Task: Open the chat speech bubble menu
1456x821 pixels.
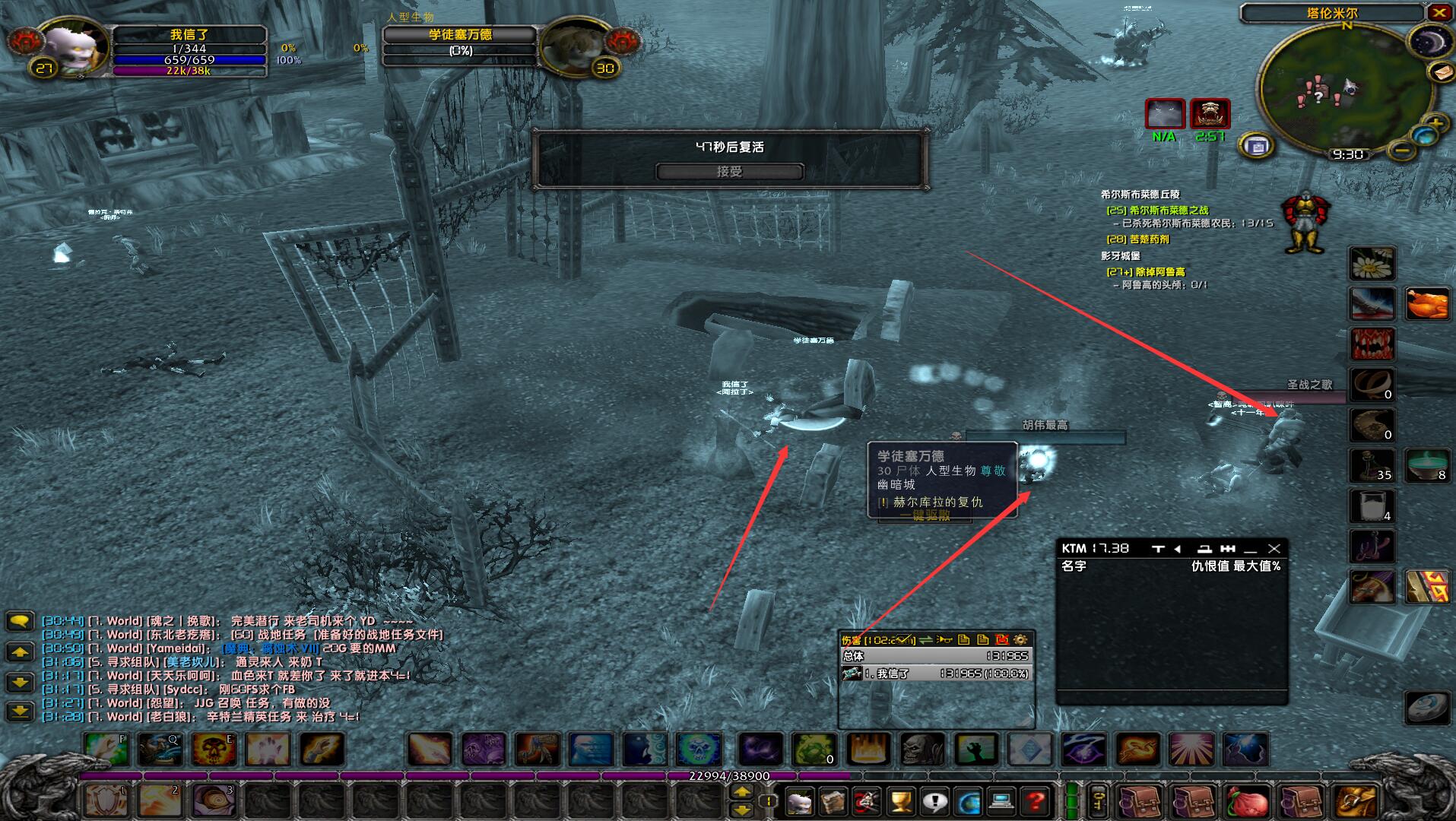Action: (x=21, y=622)
